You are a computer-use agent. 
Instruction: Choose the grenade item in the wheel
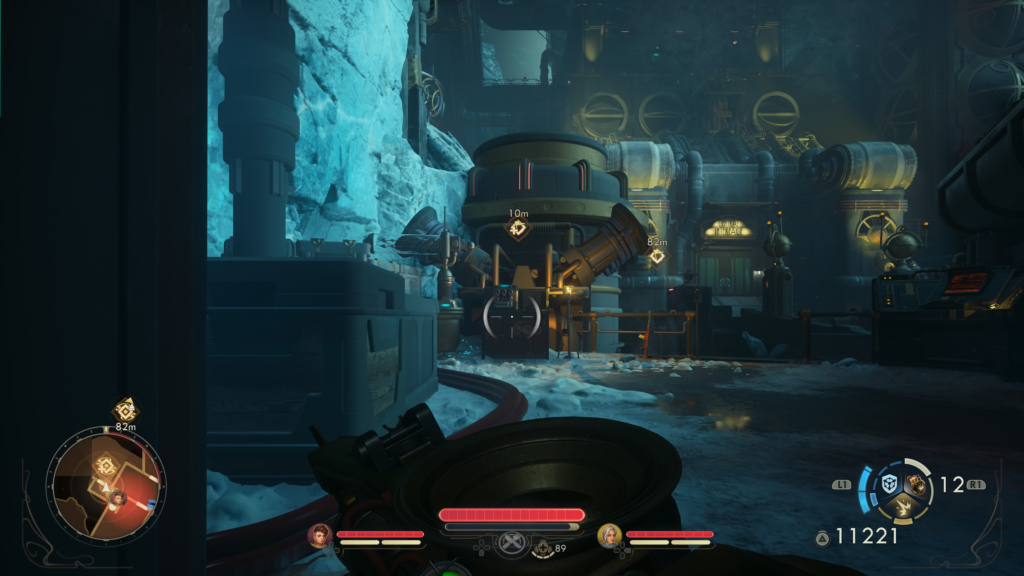(x=916, y=484)
